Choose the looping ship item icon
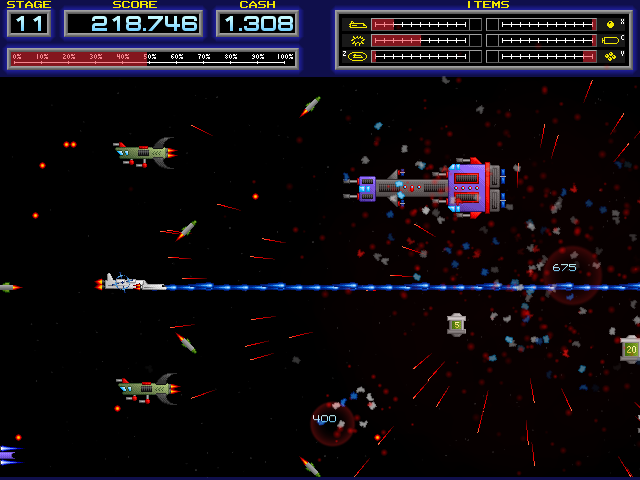640x480 pixels. (x=355, y=57)
